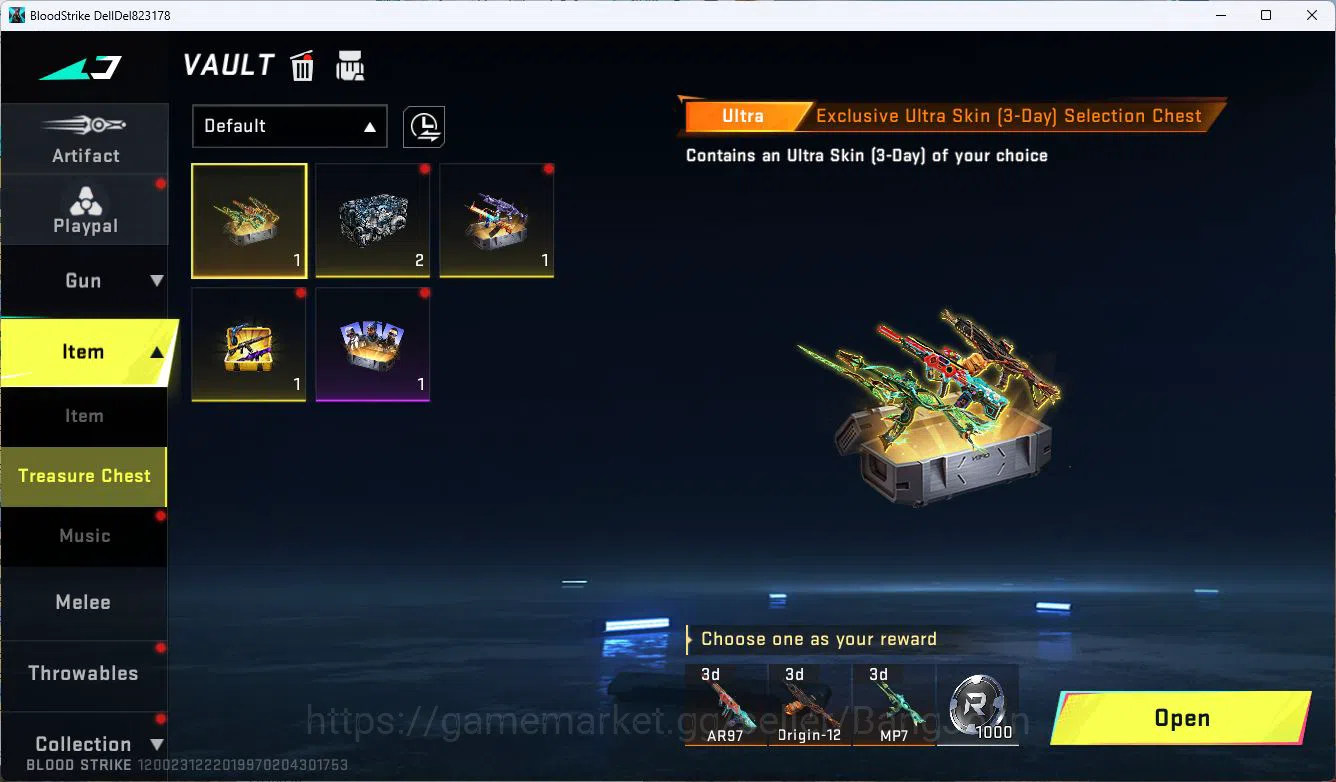Click the trash/dismantle icon beside VAULT
The height and width of the screenshot is (782, 1336).
[x=302, y=65]
